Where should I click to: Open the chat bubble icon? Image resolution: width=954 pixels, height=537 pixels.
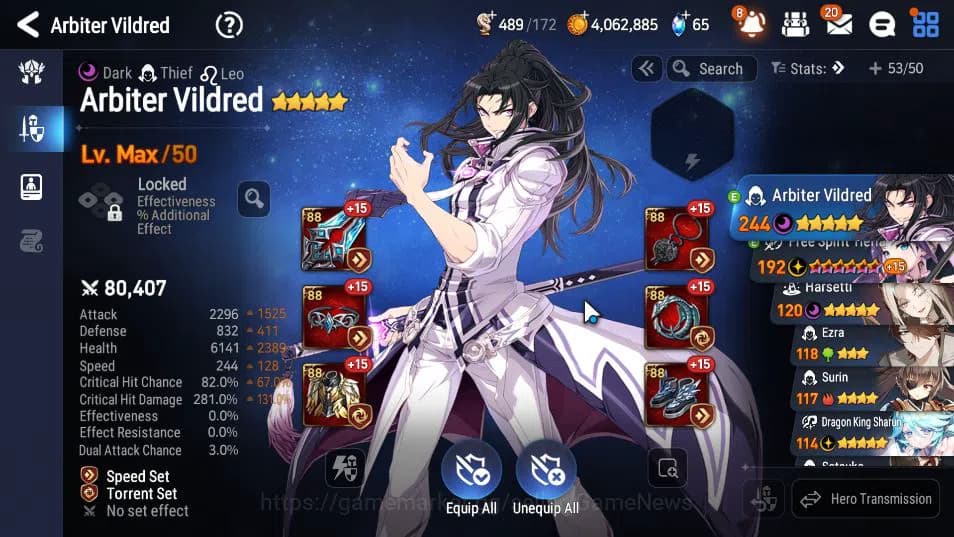(881, 24)
